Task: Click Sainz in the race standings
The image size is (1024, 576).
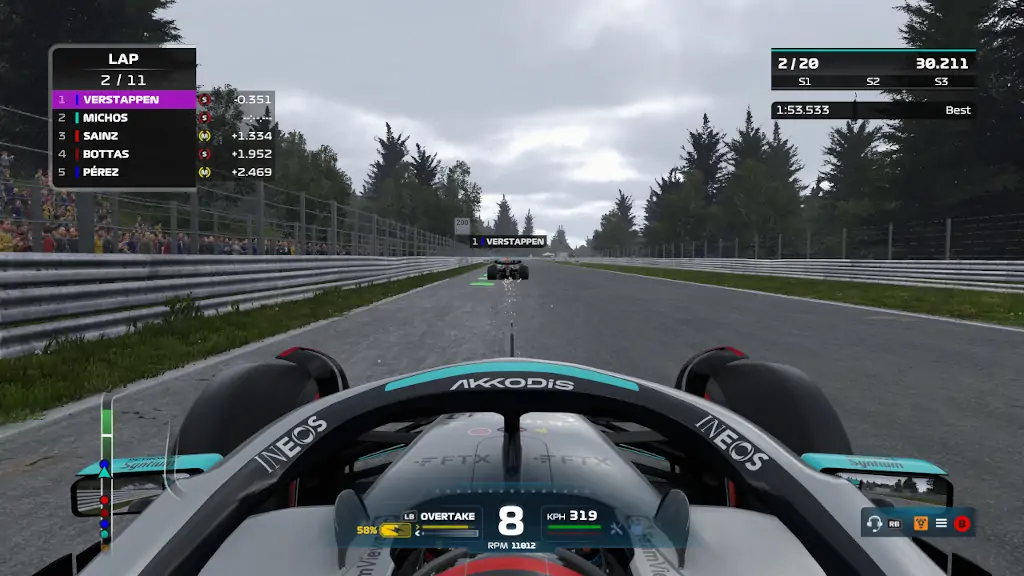Action: (x=124, y=136)
